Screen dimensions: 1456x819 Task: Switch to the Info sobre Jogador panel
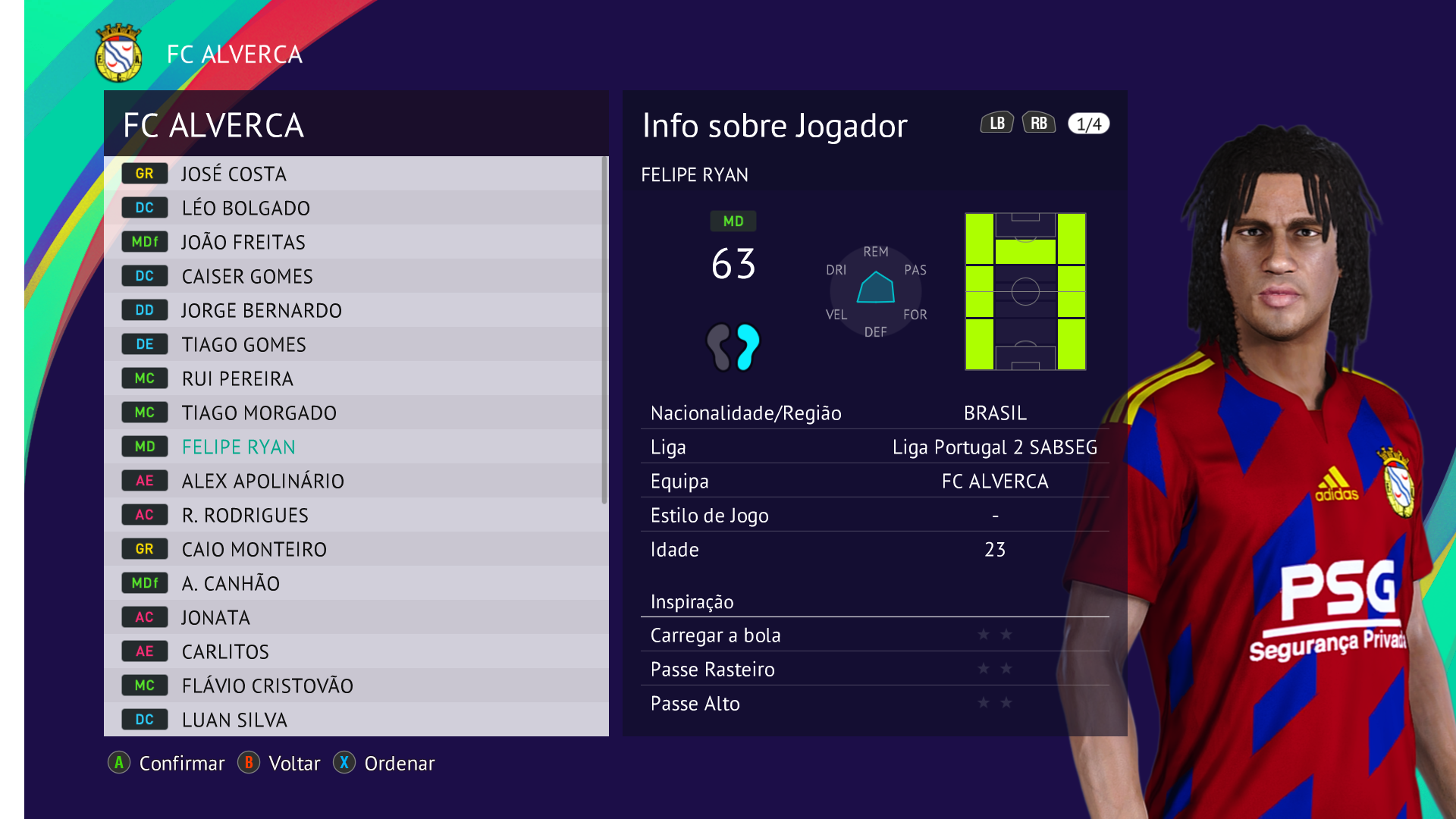pyautogui.click(x=774, y=126)
